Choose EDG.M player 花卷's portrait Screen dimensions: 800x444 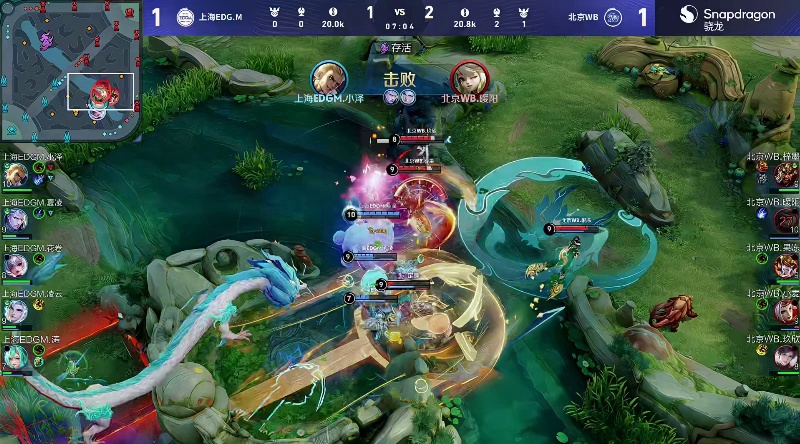(14, 265)
